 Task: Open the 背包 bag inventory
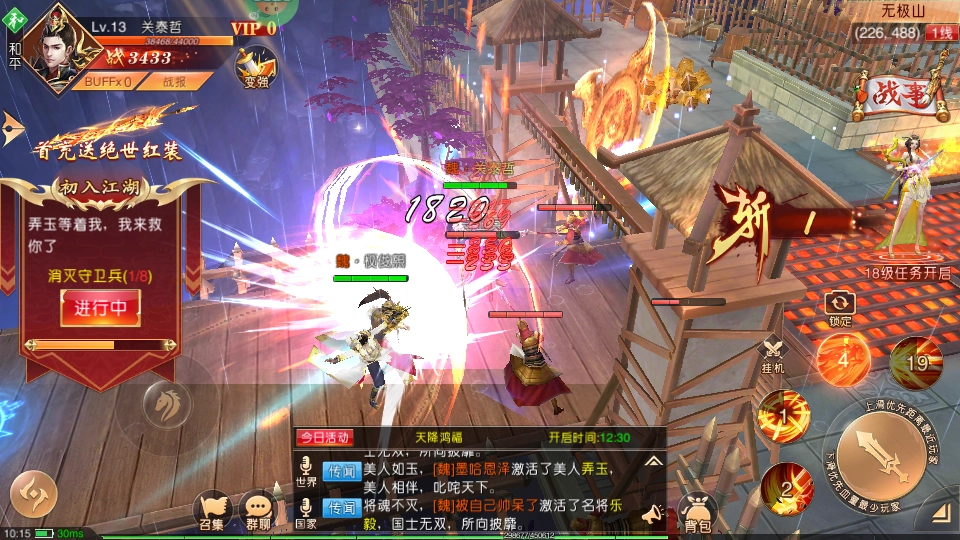point(697,512)
